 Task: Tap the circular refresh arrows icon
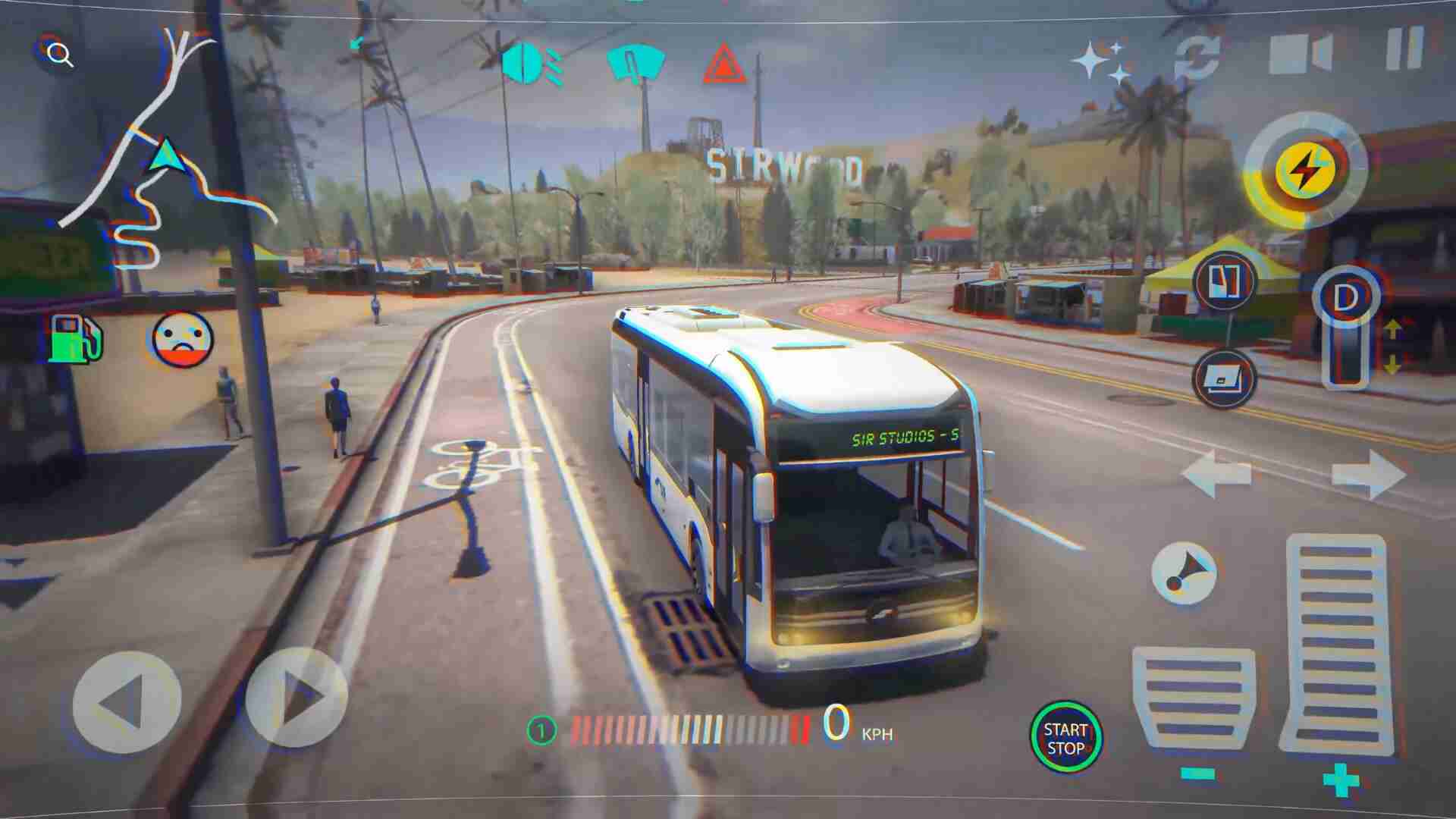point(1197,57)
